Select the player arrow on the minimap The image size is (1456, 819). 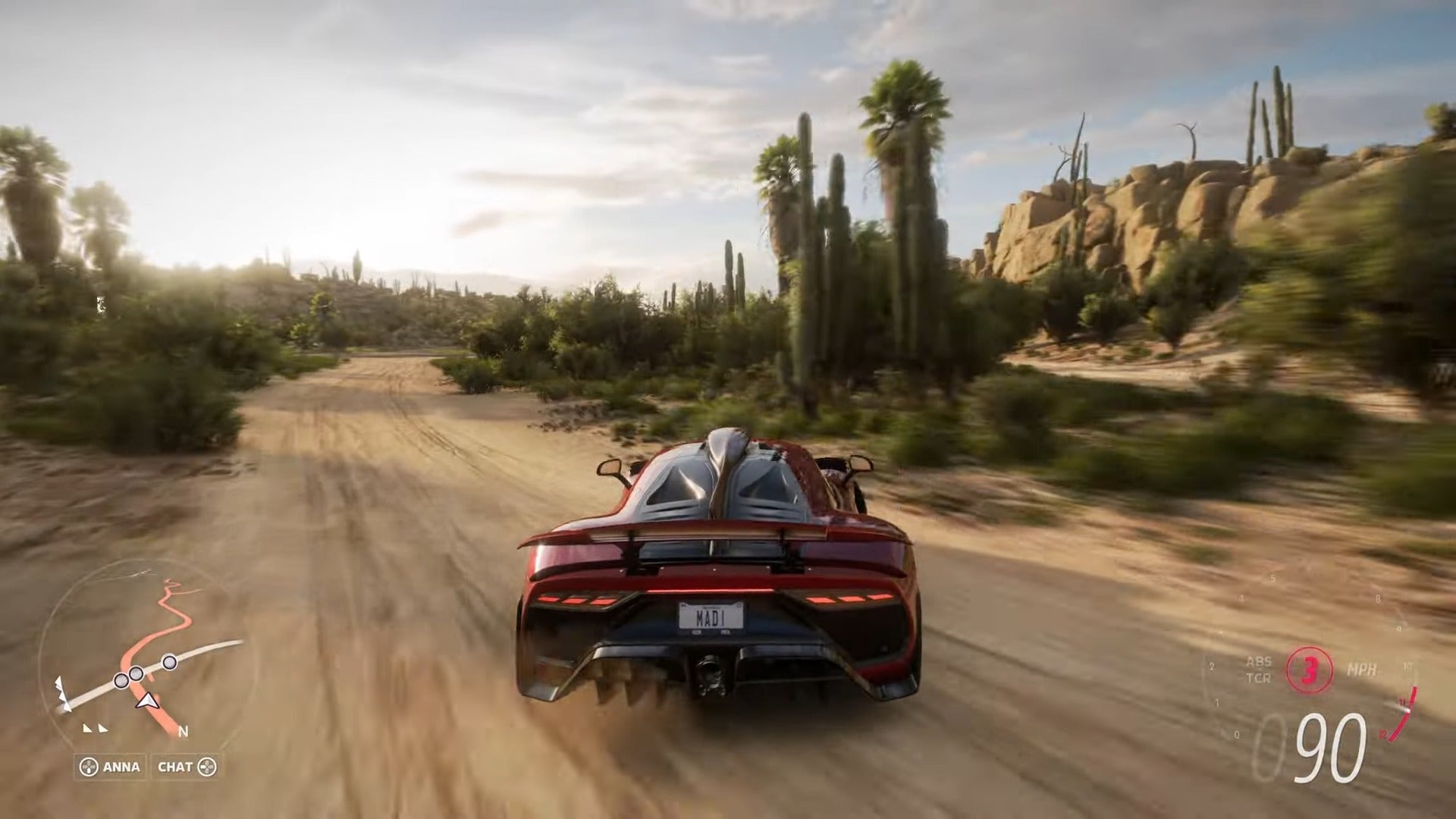pyautogui.click(x=146, y=699)
